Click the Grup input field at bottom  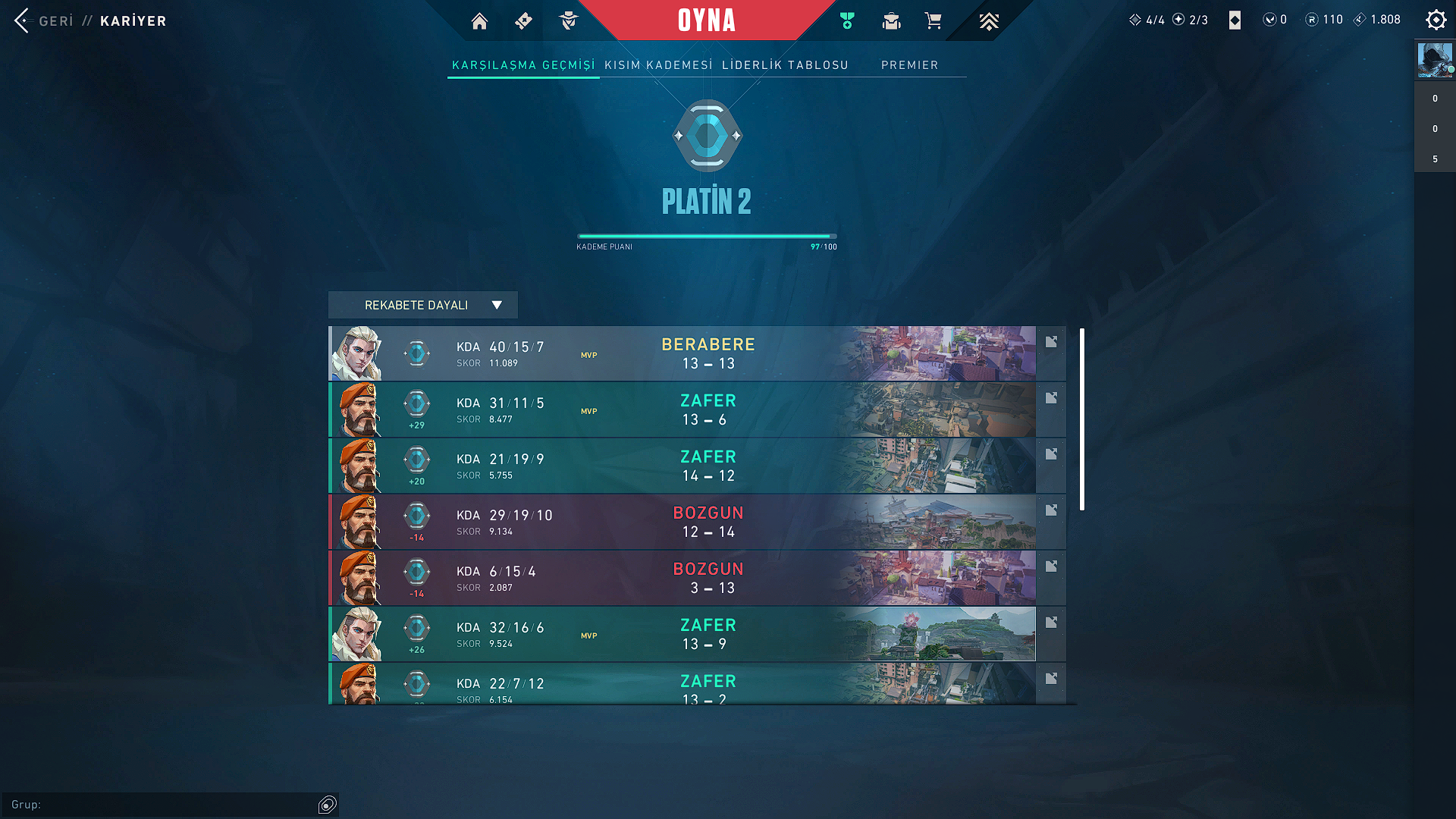[167, 805]
